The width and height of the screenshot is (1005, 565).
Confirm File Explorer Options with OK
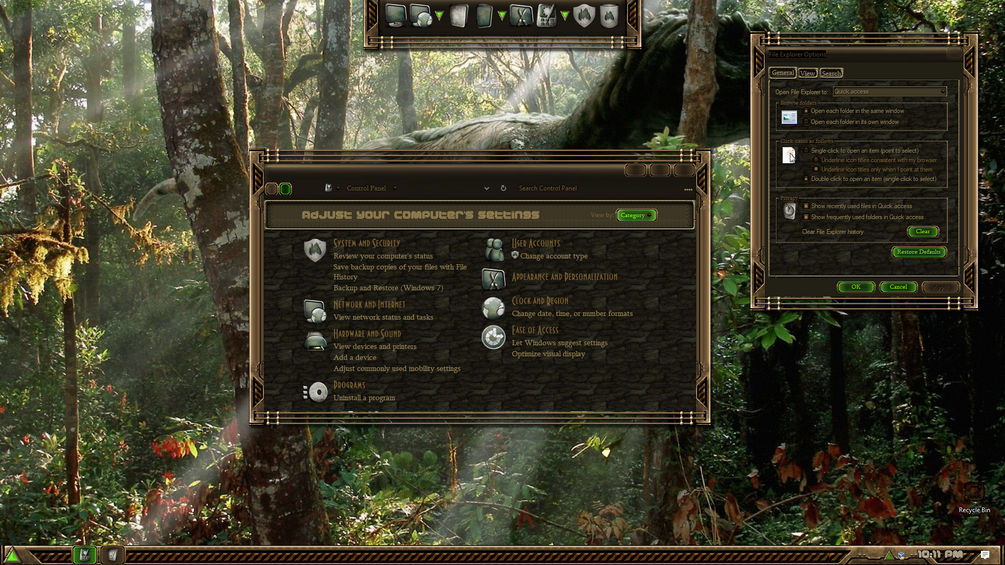click(x=855, y=287)
